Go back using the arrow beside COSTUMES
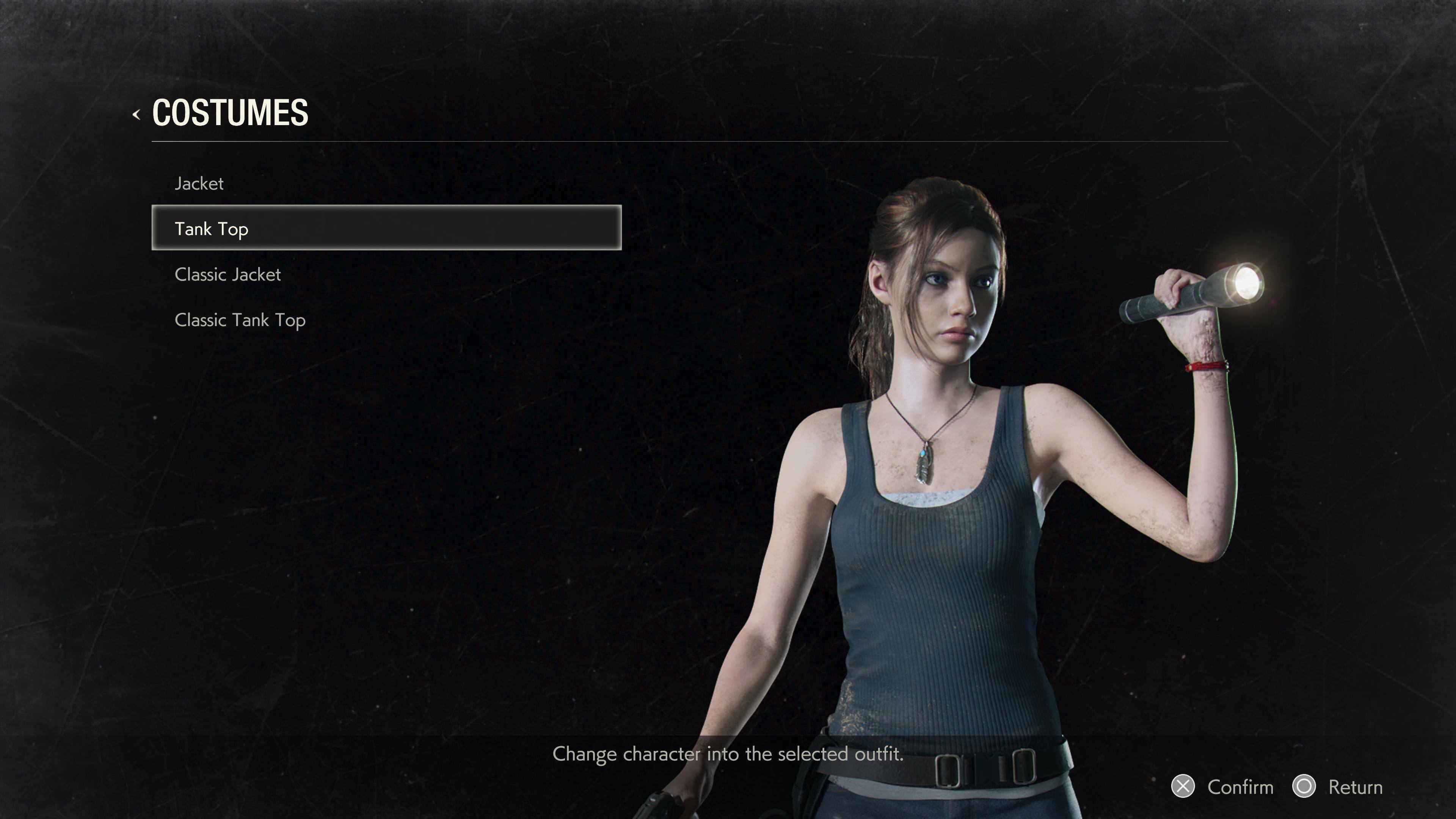Screen dimensions: 1456x819 coord(136,115)
